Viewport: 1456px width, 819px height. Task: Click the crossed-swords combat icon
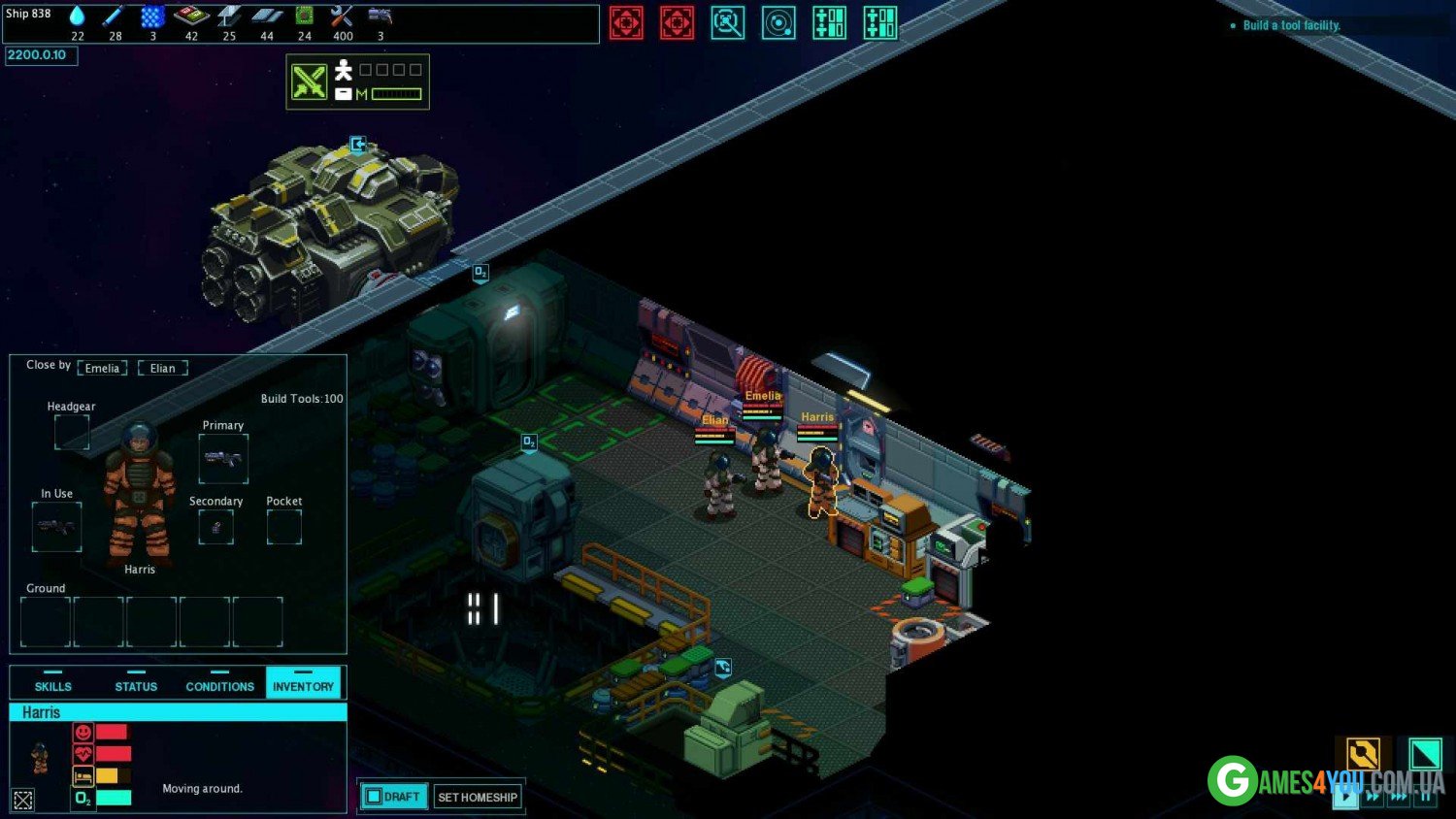pyautogui.click(x=310, y=82)
